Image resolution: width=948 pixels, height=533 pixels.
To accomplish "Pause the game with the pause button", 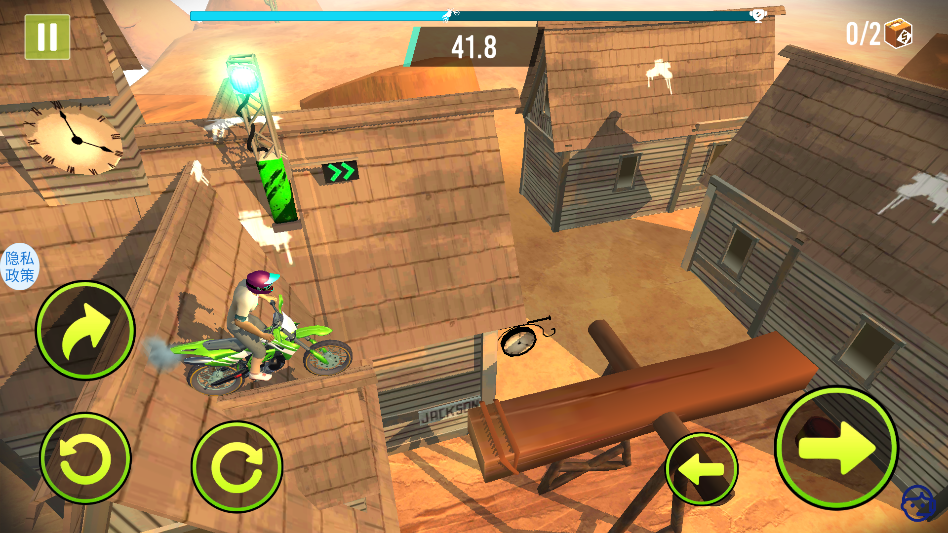I will tap(47, 37).
